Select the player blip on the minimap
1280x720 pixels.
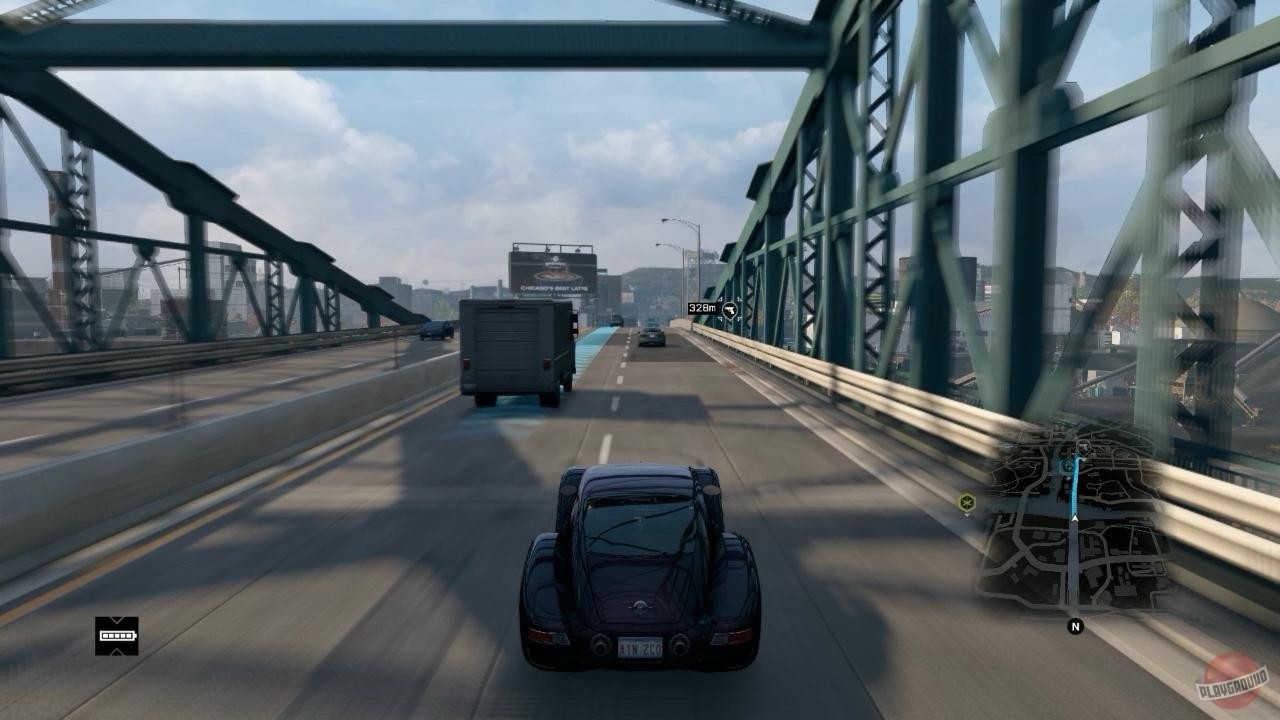tap(1074, 517)
